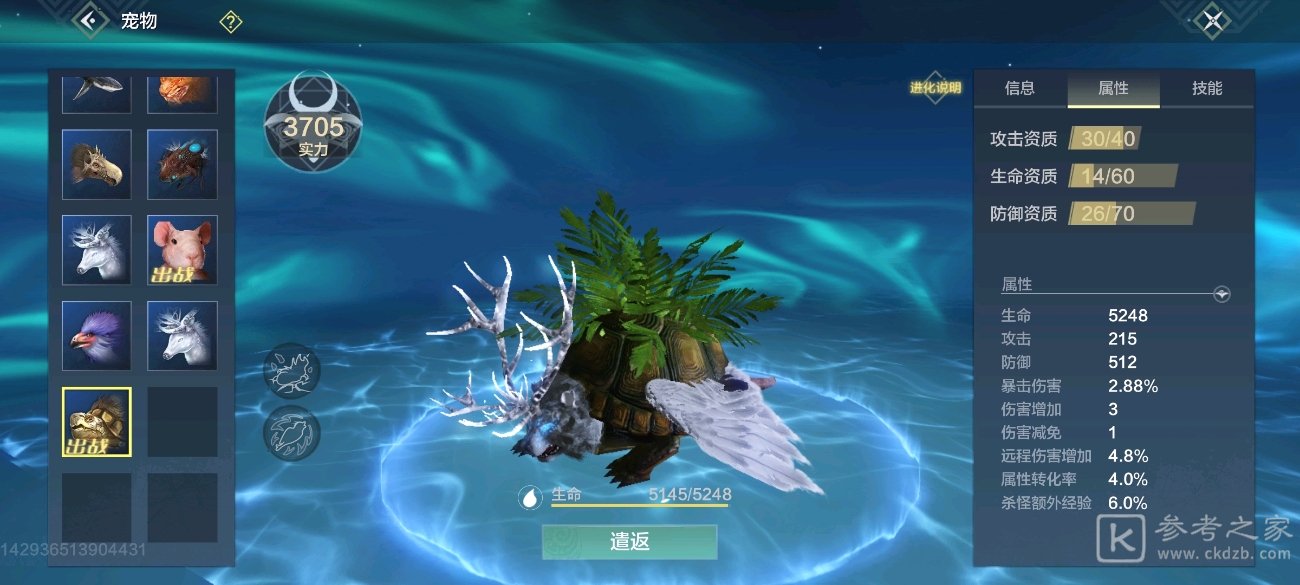Choose the partially visible whale pet
The height and width of the screenshot is (585, 1300).
coord(97,90)
